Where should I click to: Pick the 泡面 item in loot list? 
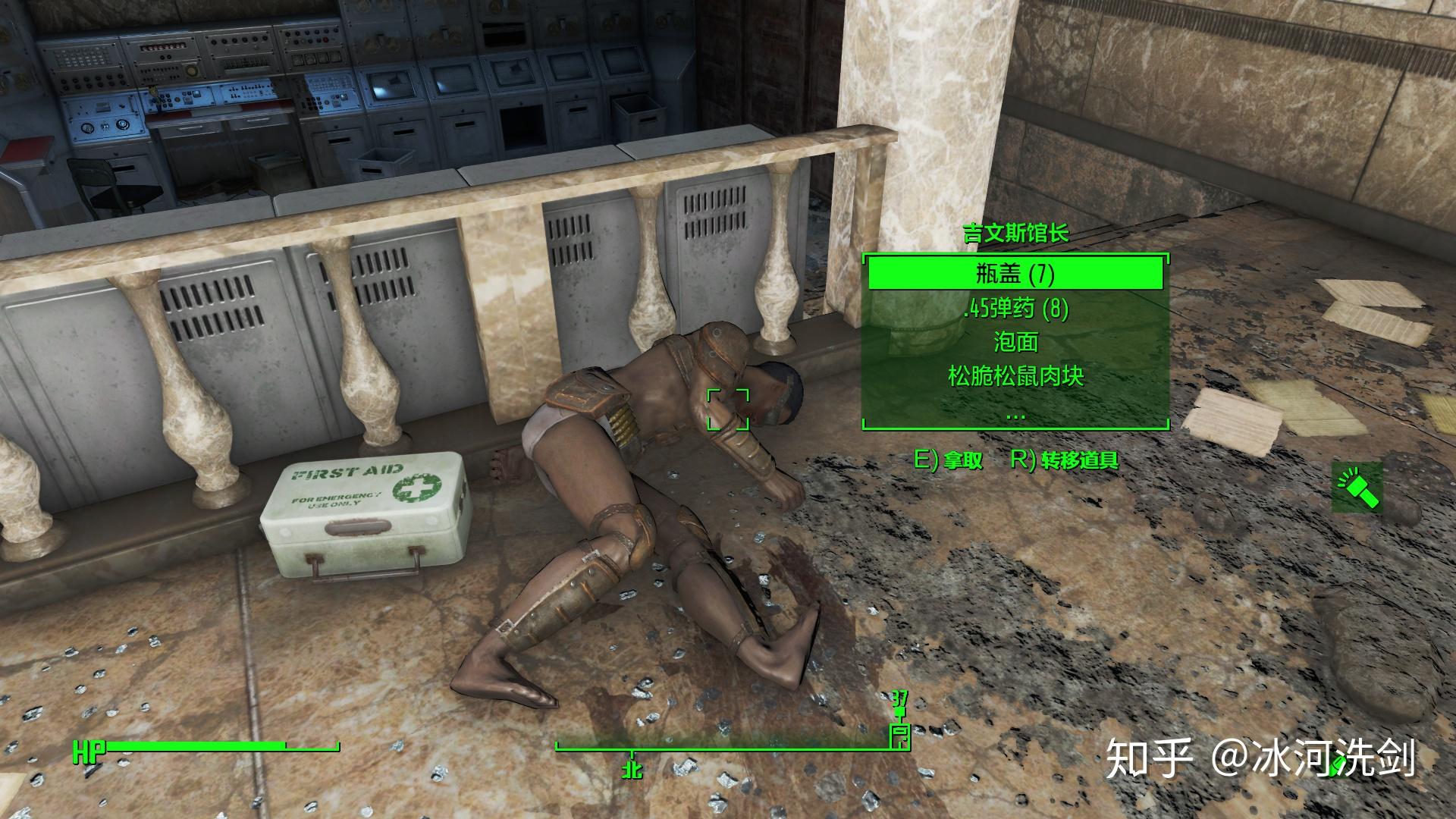coord(1015,343)
